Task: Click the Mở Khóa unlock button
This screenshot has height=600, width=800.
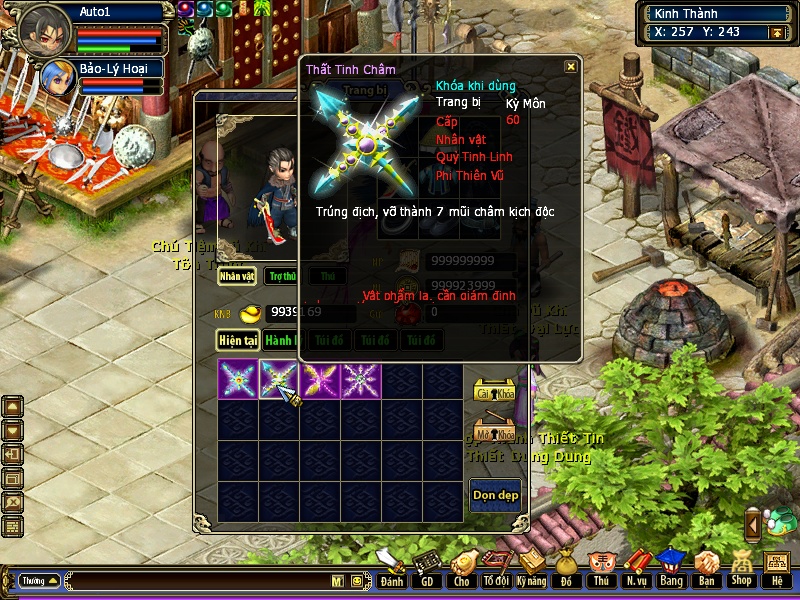Action: pyautogui.click(x=494, y=433)
